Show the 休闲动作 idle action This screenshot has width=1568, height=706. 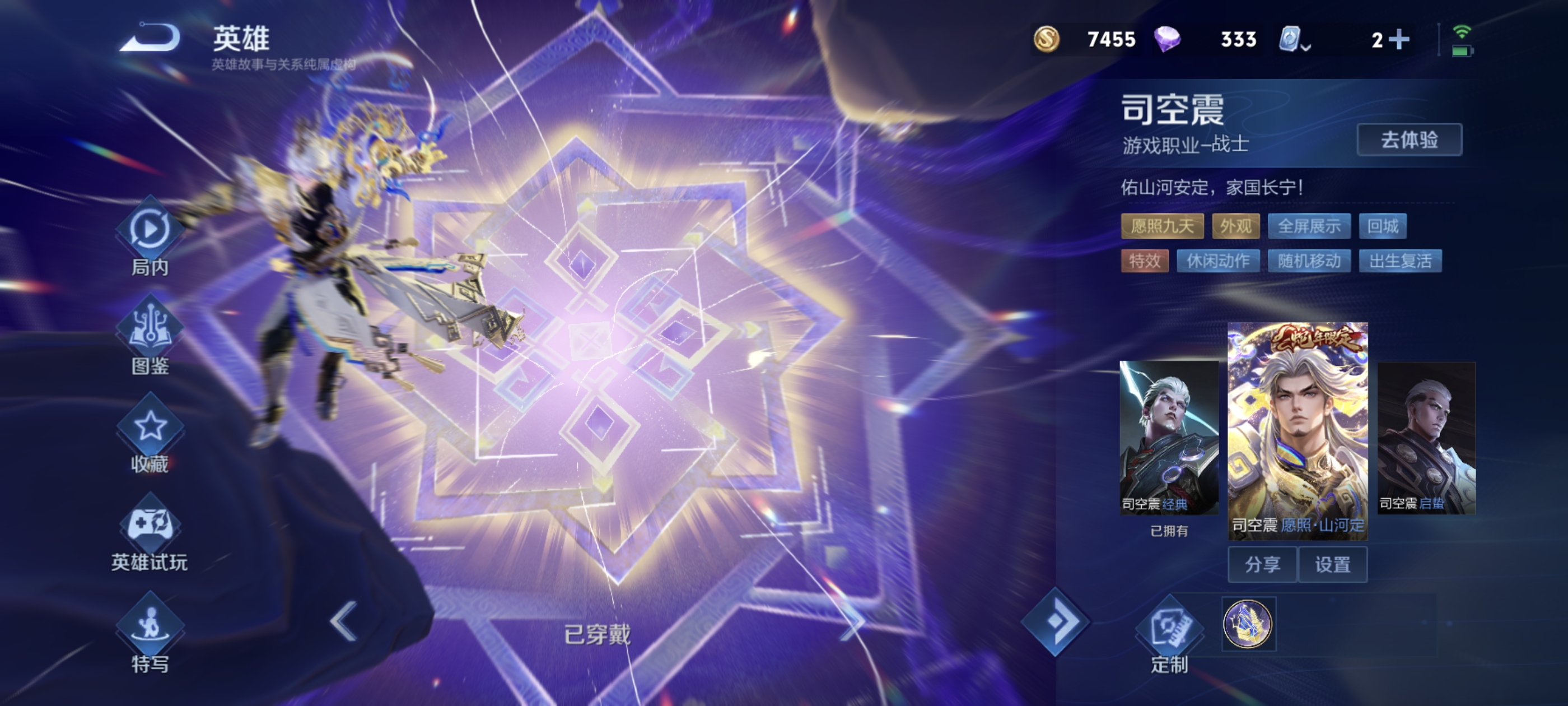1217,261
